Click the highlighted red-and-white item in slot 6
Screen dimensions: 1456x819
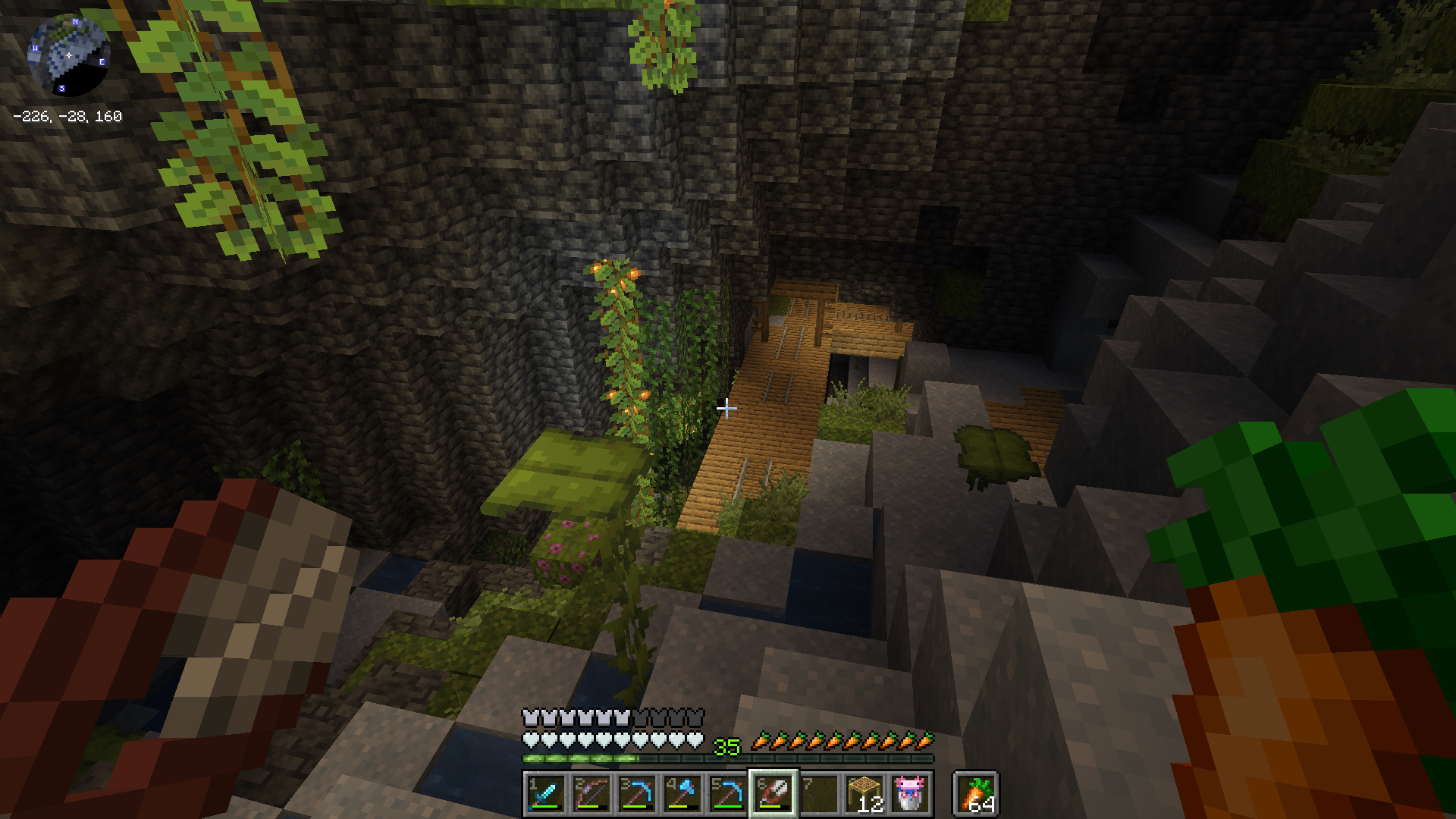[773, 794]
